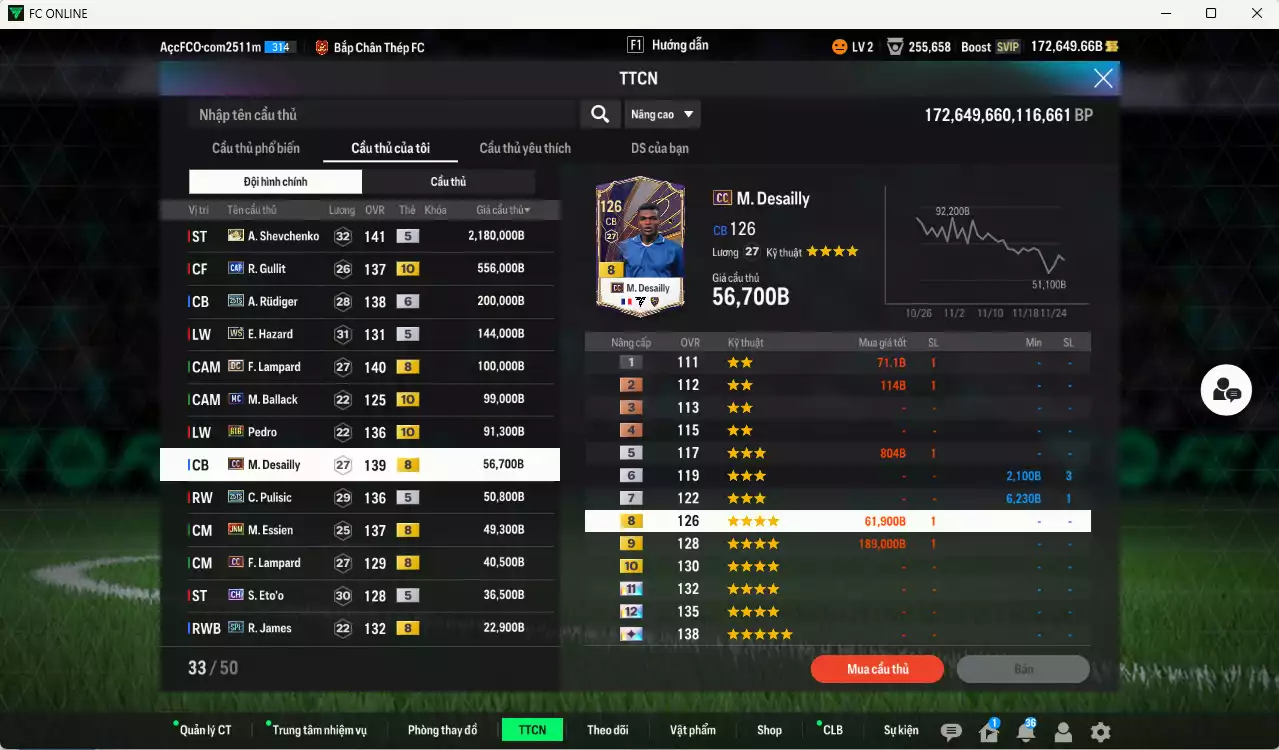The image size is (1279, 750).
Task: Switch to the Cầu thủ yêu thích tab
Action: (525, 148)
